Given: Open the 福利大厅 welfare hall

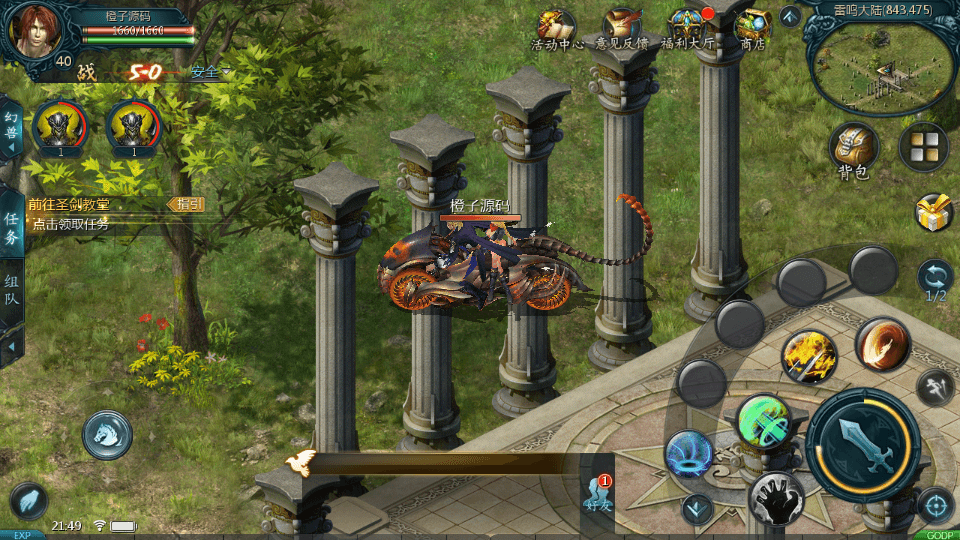Looking at the screenshot, I should (689, 28).
